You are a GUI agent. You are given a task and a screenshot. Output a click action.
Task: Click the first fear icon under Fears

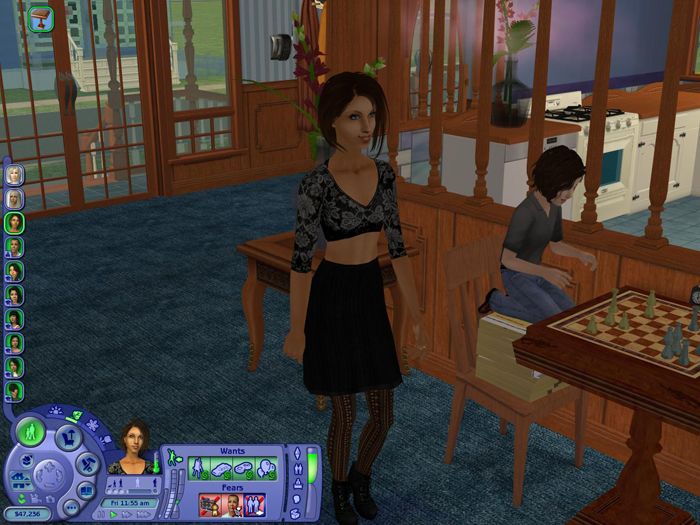click(x=210, y=505)
